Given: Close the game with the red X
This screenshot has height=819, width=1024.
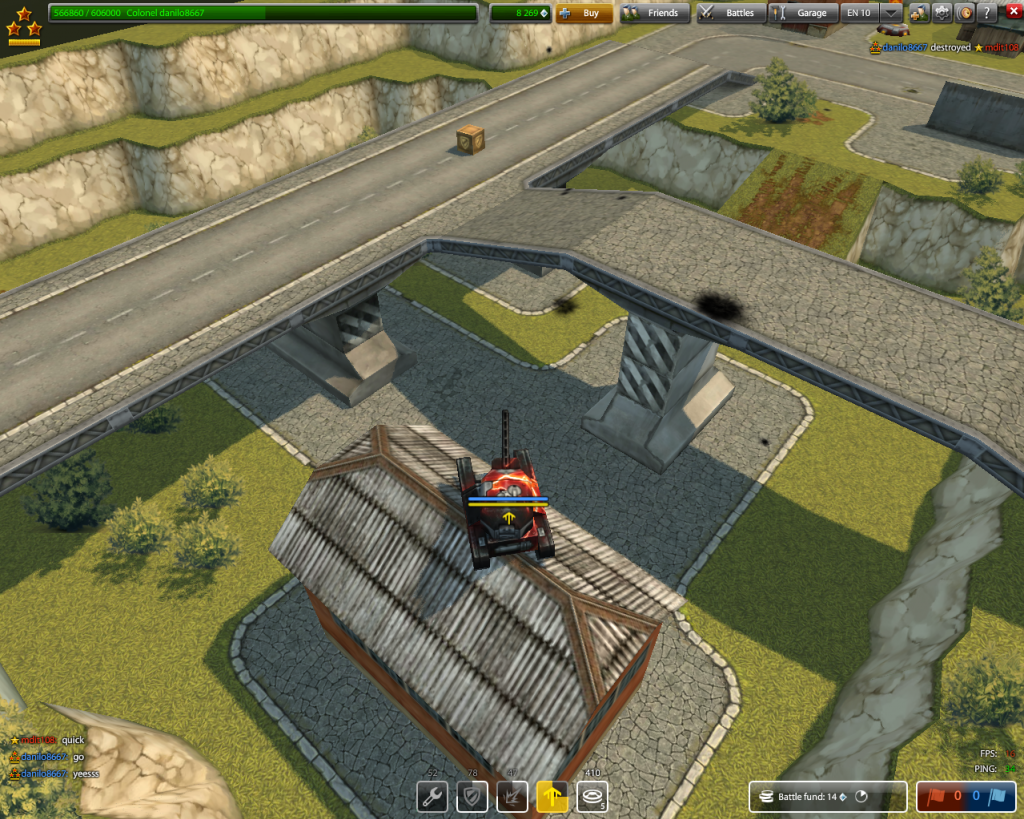Looking at the screenshot, I should coord(1012,13).
